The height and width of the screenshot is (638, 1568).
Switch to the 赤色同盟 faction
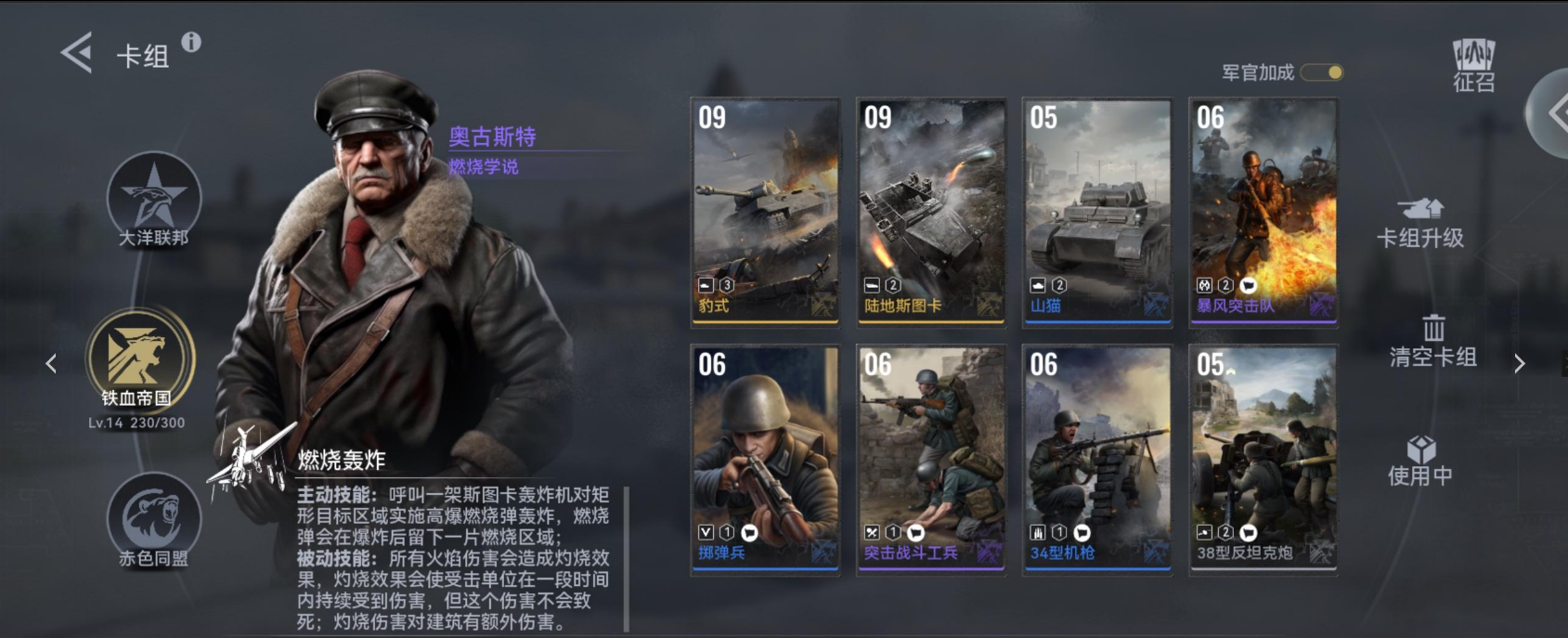154,520
